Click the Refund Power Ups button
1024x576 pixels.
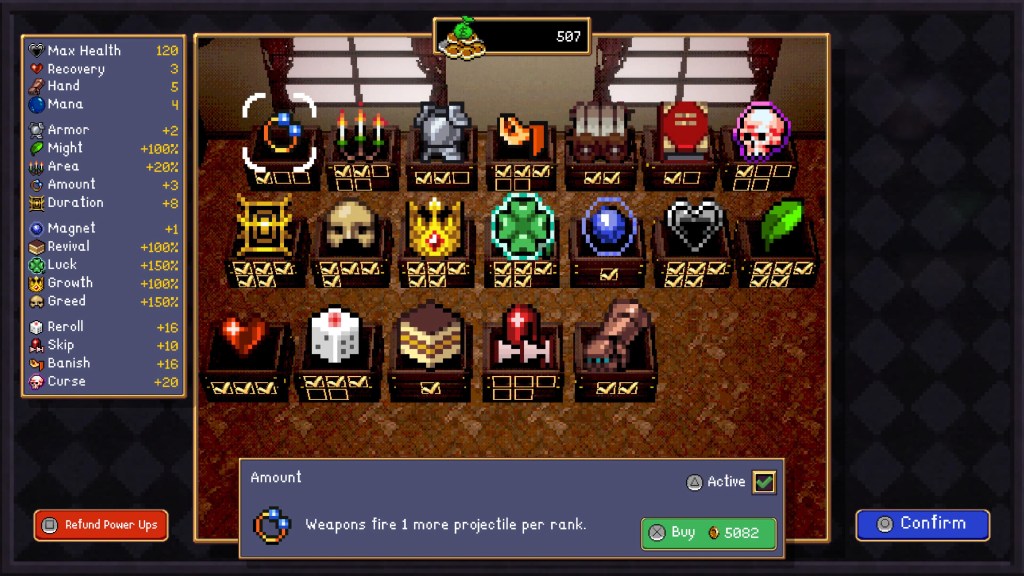coord(101,525)
